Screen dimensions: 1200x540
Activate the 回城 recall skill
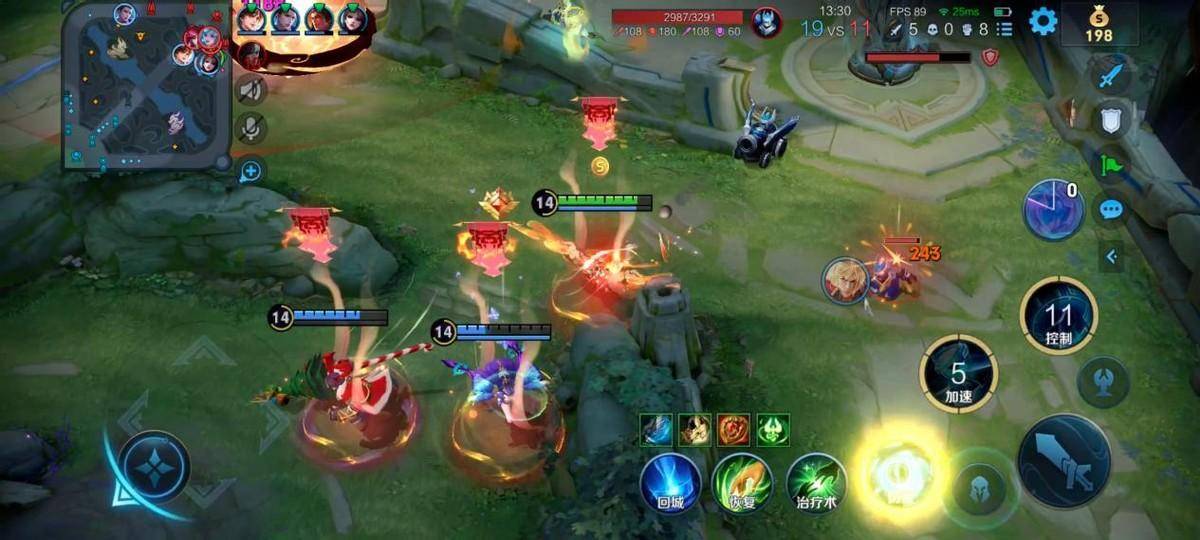[669, 485]
